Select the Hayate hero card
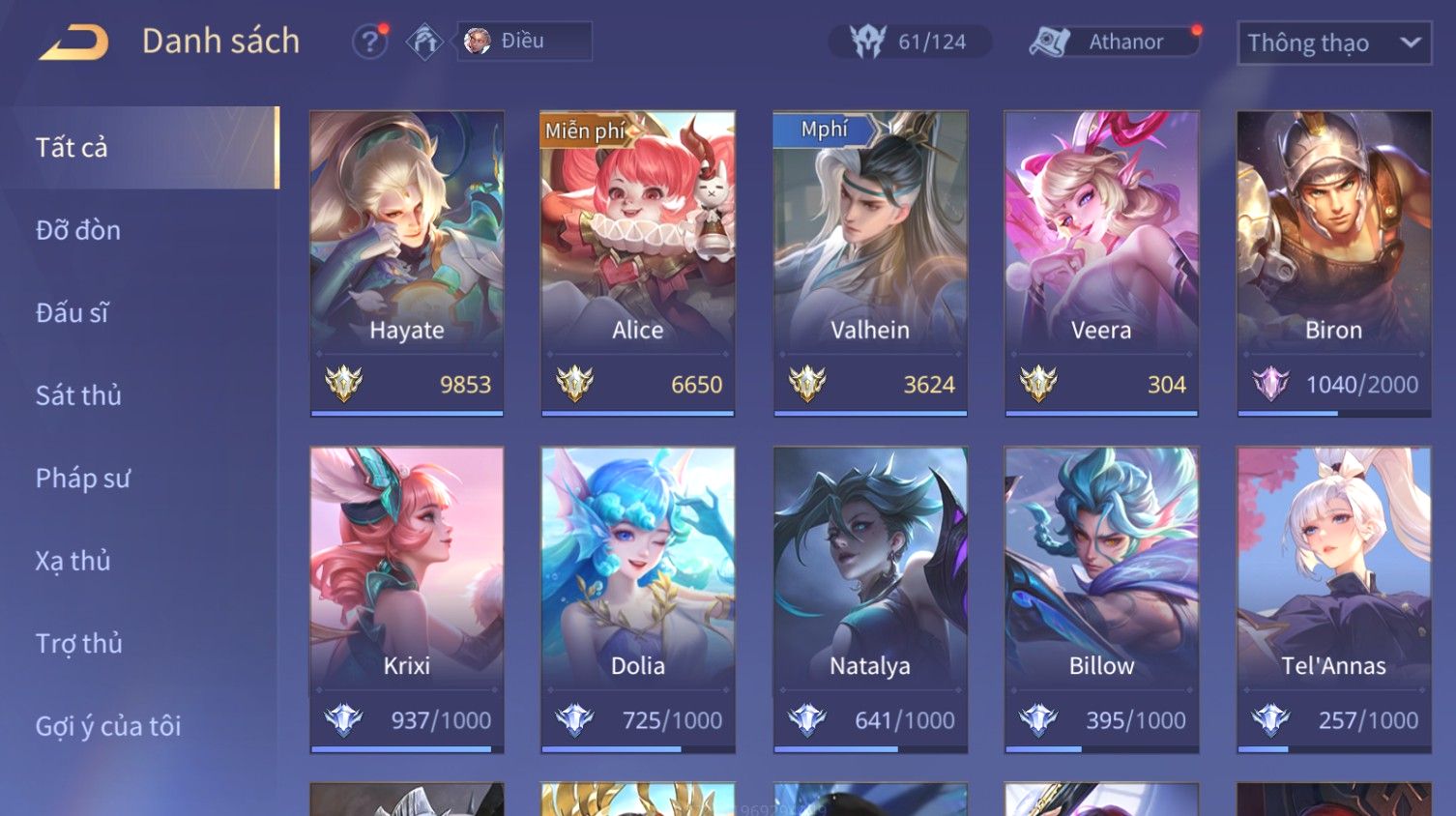The height and width of the screenshot is (816, 1456). click(406, 263)
